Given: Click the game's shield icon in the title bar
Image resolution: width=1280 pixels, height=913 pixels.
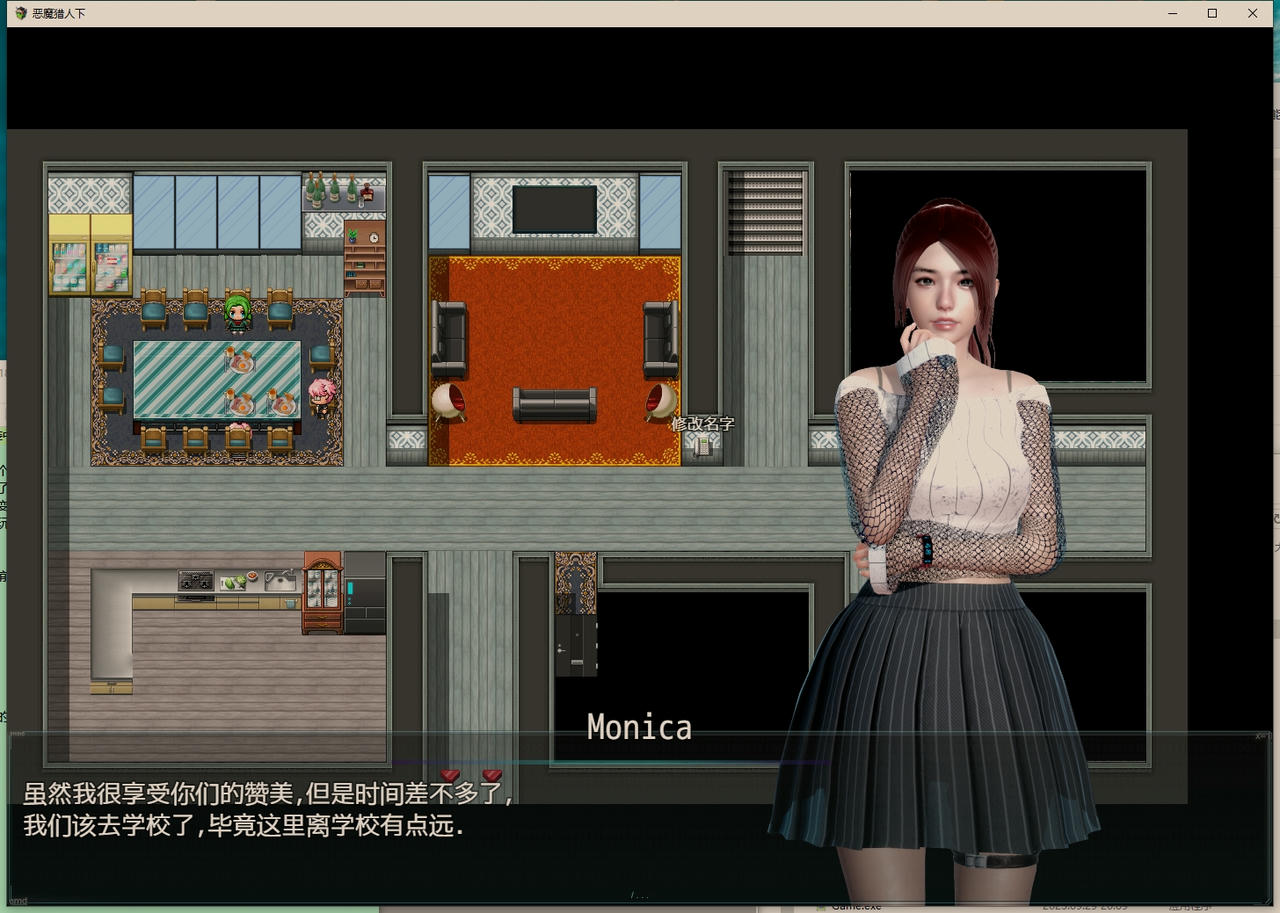Looking at the screenshot, I should point(20,13).
